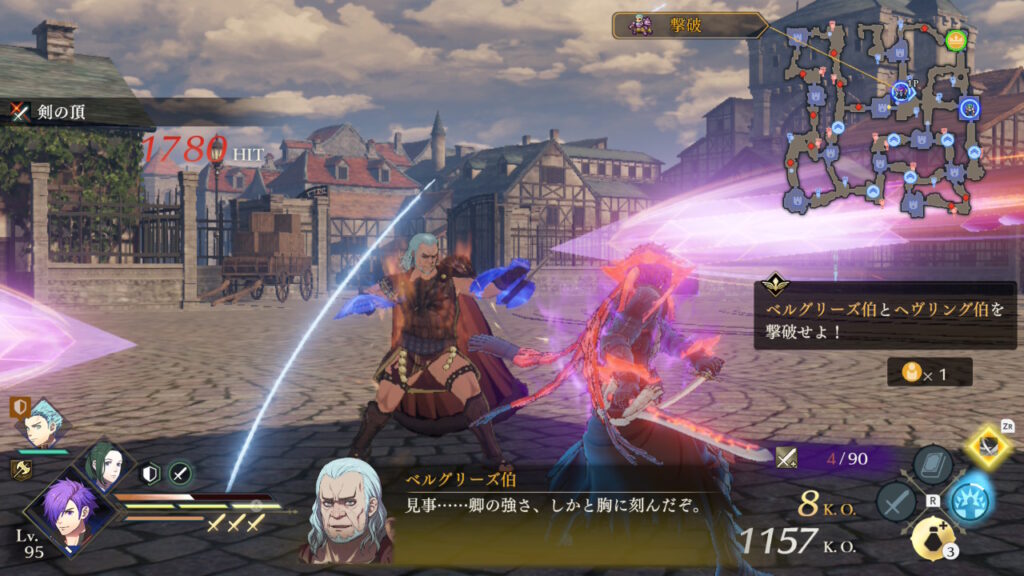The image size is (1024, 576).
Task: Switch to the teal-haired ally portrait
Action: pos(46,423)
